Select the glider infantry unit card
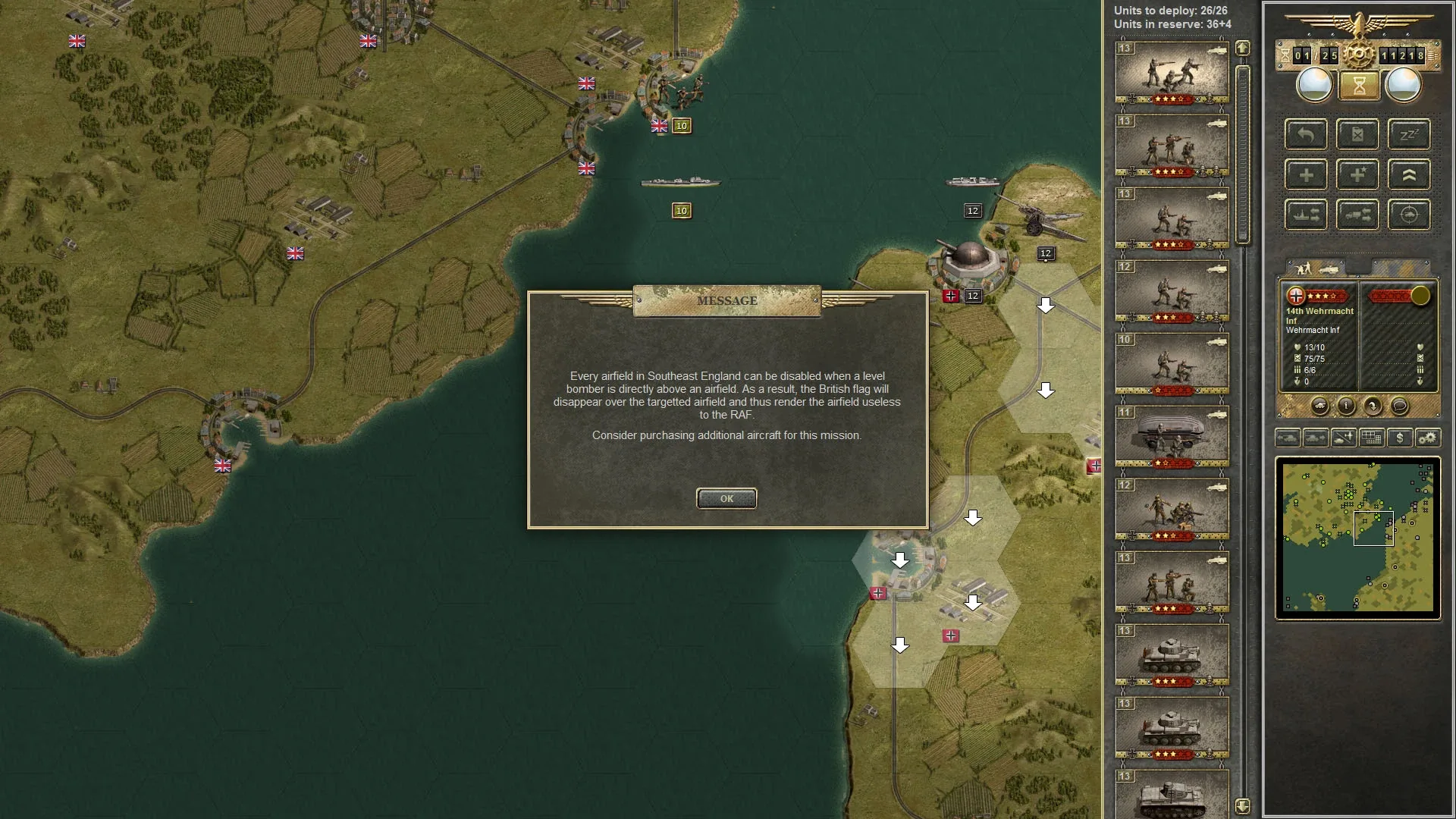This screenshot has height=819, width=1456. point(1172,436)
